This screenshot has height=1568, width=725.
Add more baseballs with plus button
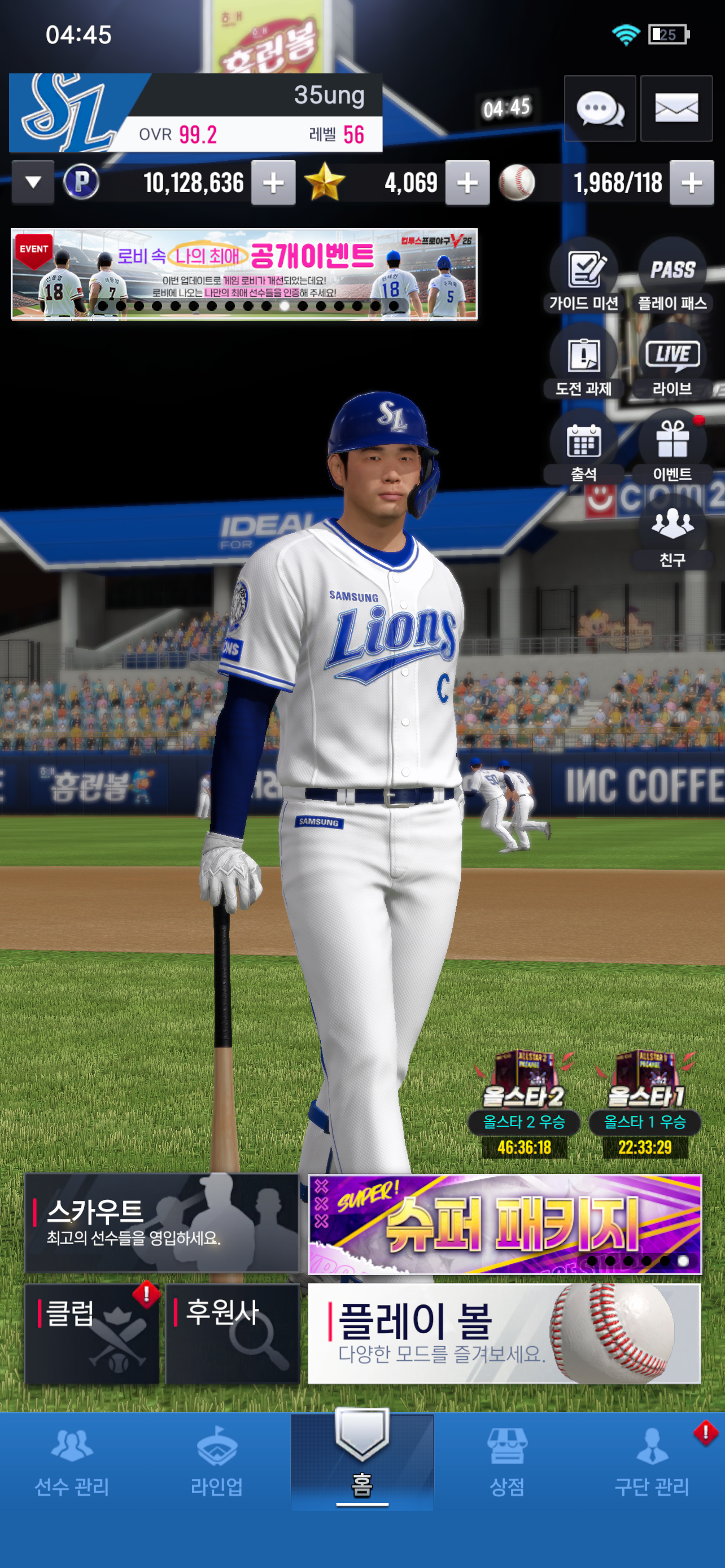coord(692,183)
